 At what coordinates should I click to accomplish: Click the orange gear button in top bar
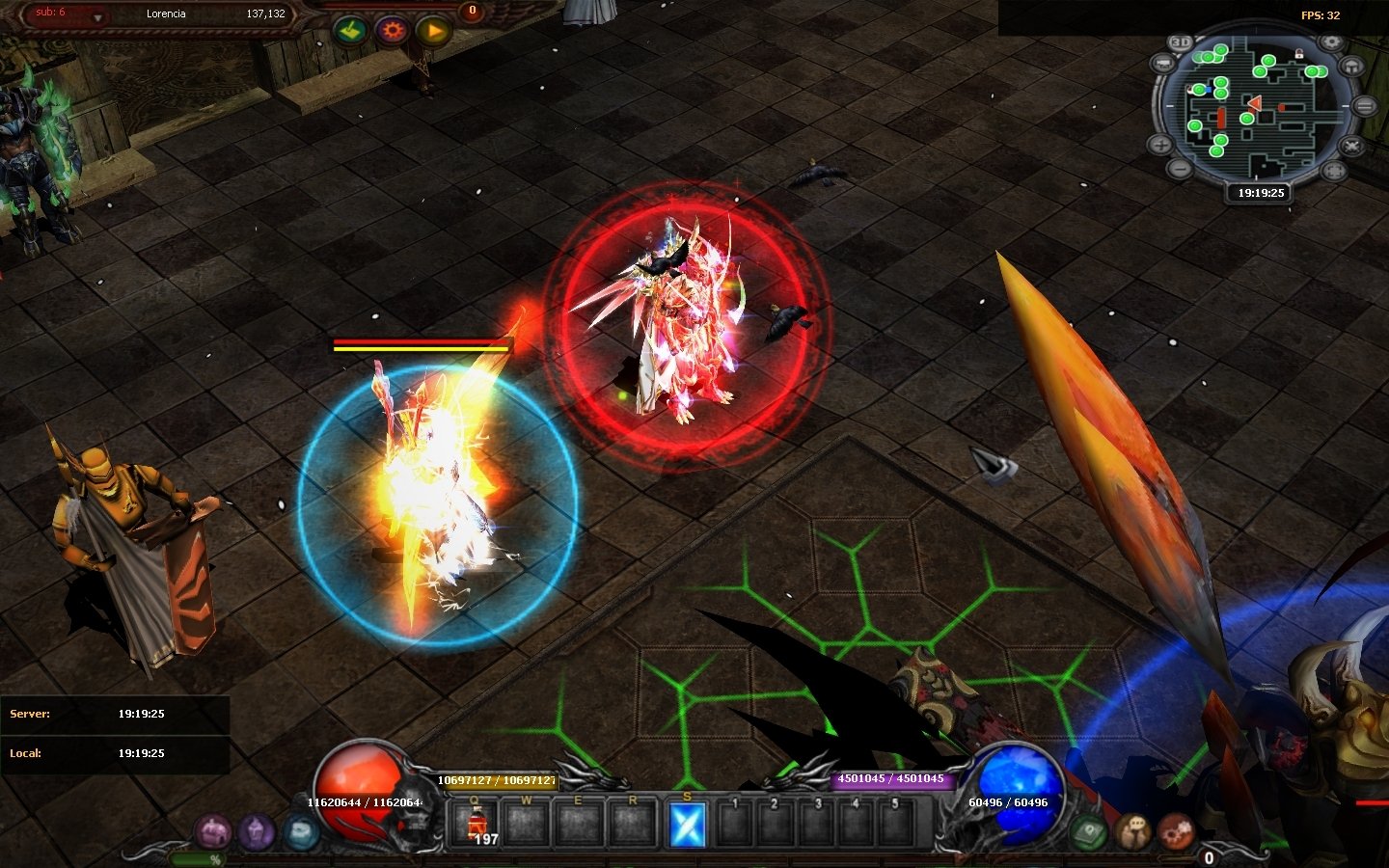(392, 31)
